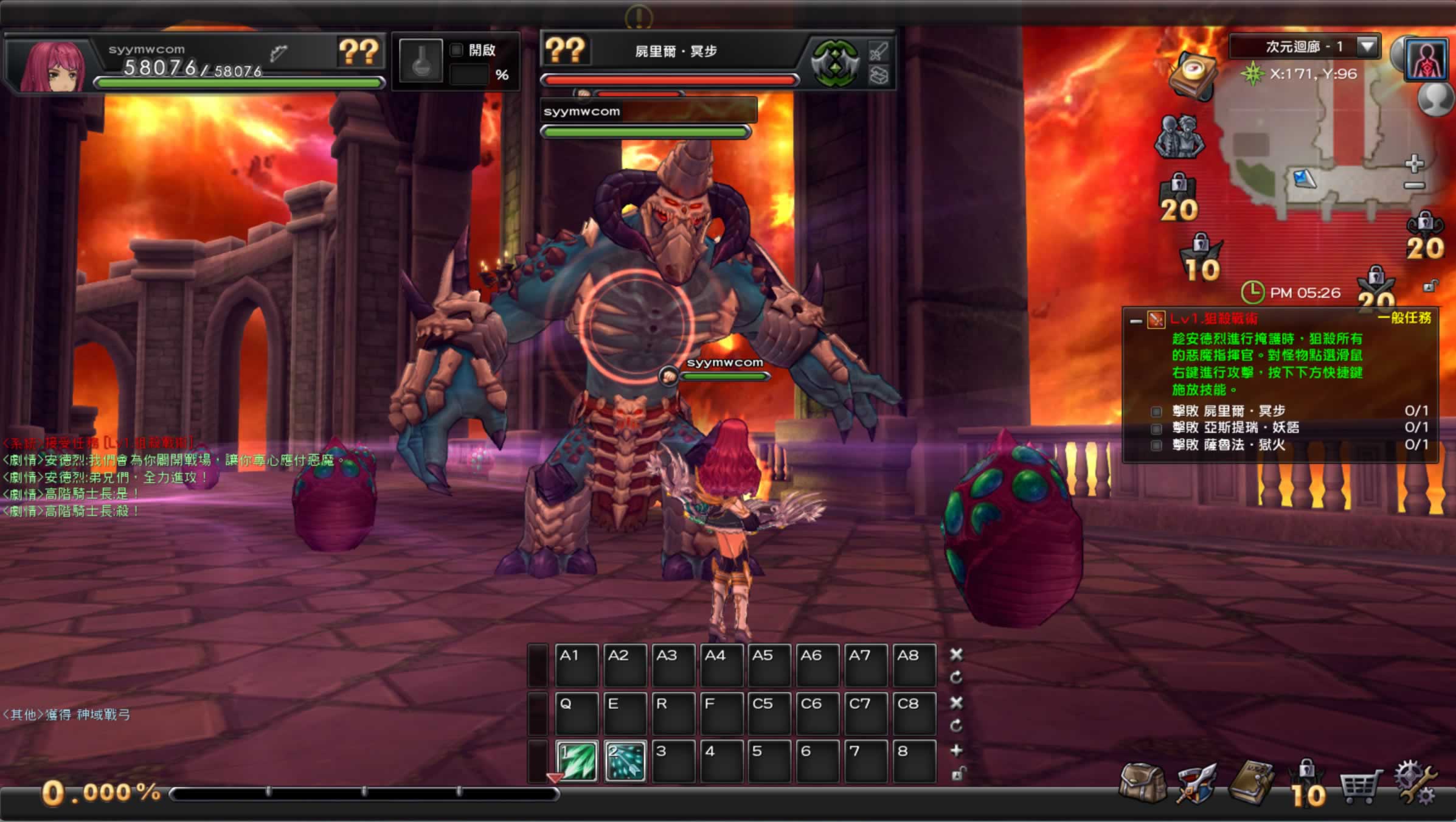The width and height of the screenshot is (1456, 822).
Task: Open the sword and shield equipment menu
Action: (1196, 782)
